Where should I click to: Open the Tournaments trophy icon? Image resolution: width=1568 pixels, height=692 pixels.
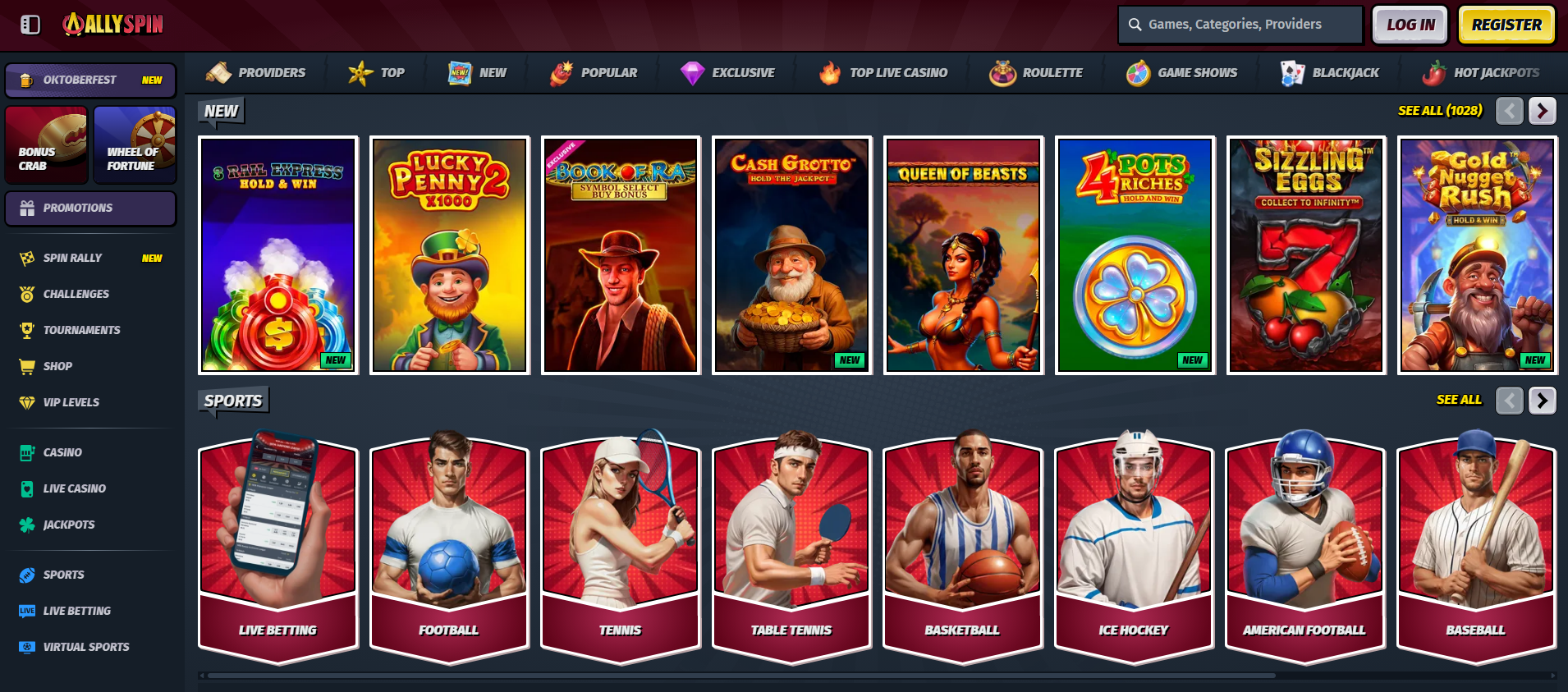tap(25, 330)
